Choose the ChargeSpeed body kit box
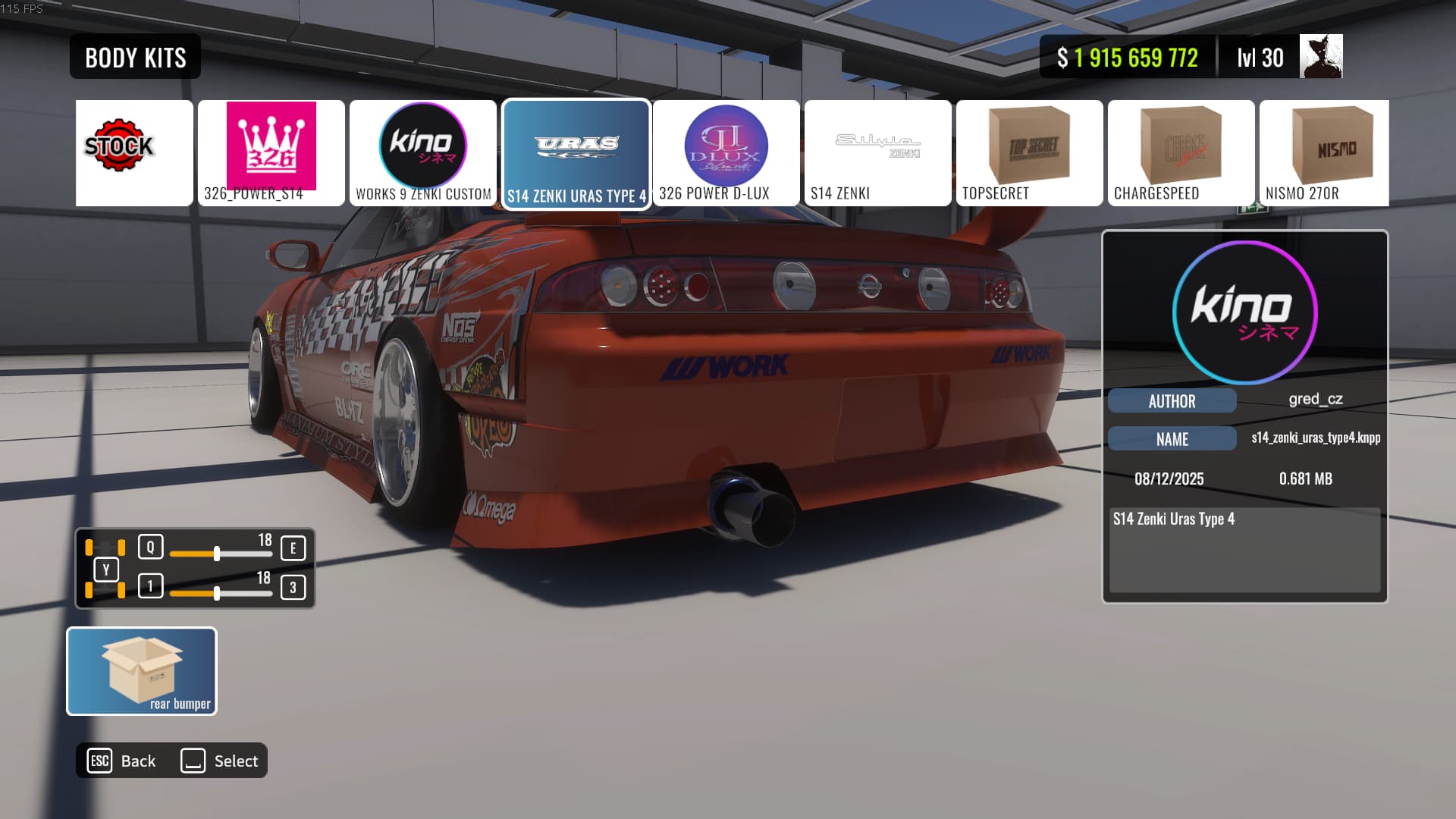This screenshot has width=1456, height=819. tap(1181, 152)
